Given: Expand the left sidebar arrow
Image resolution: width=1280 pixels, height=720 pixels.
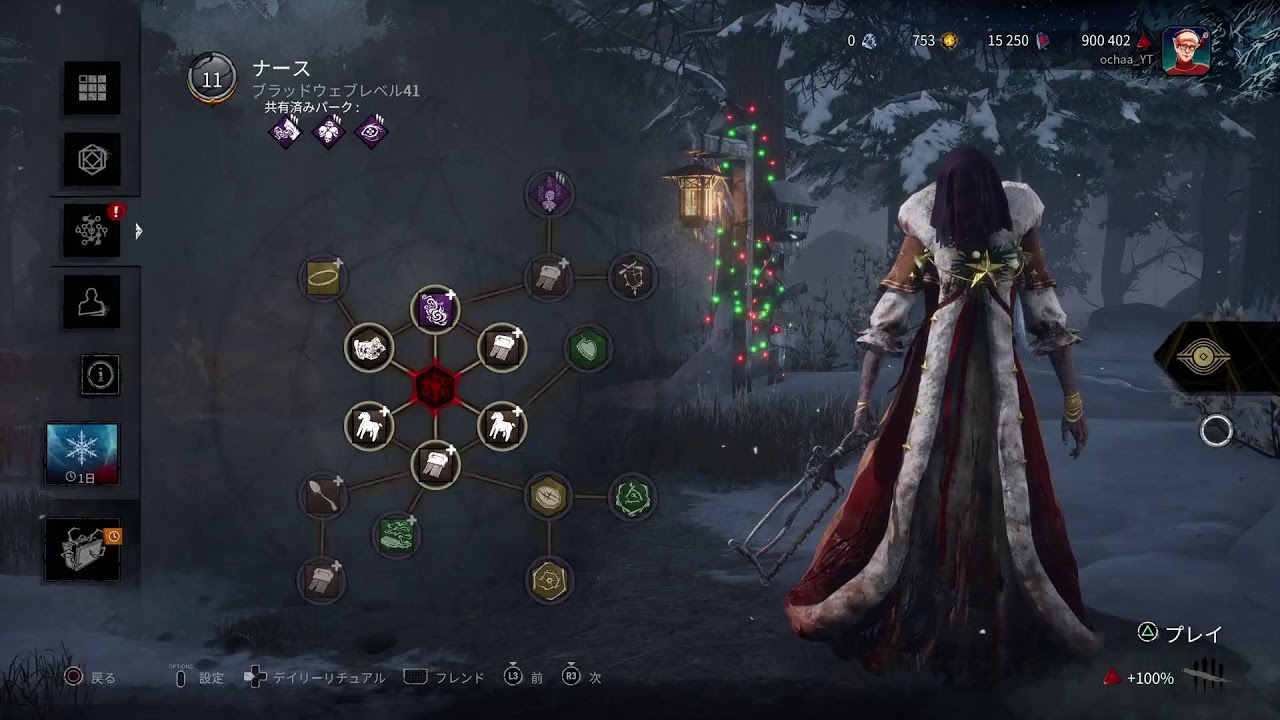Looking at the screenshot, I should pos(139,231).
